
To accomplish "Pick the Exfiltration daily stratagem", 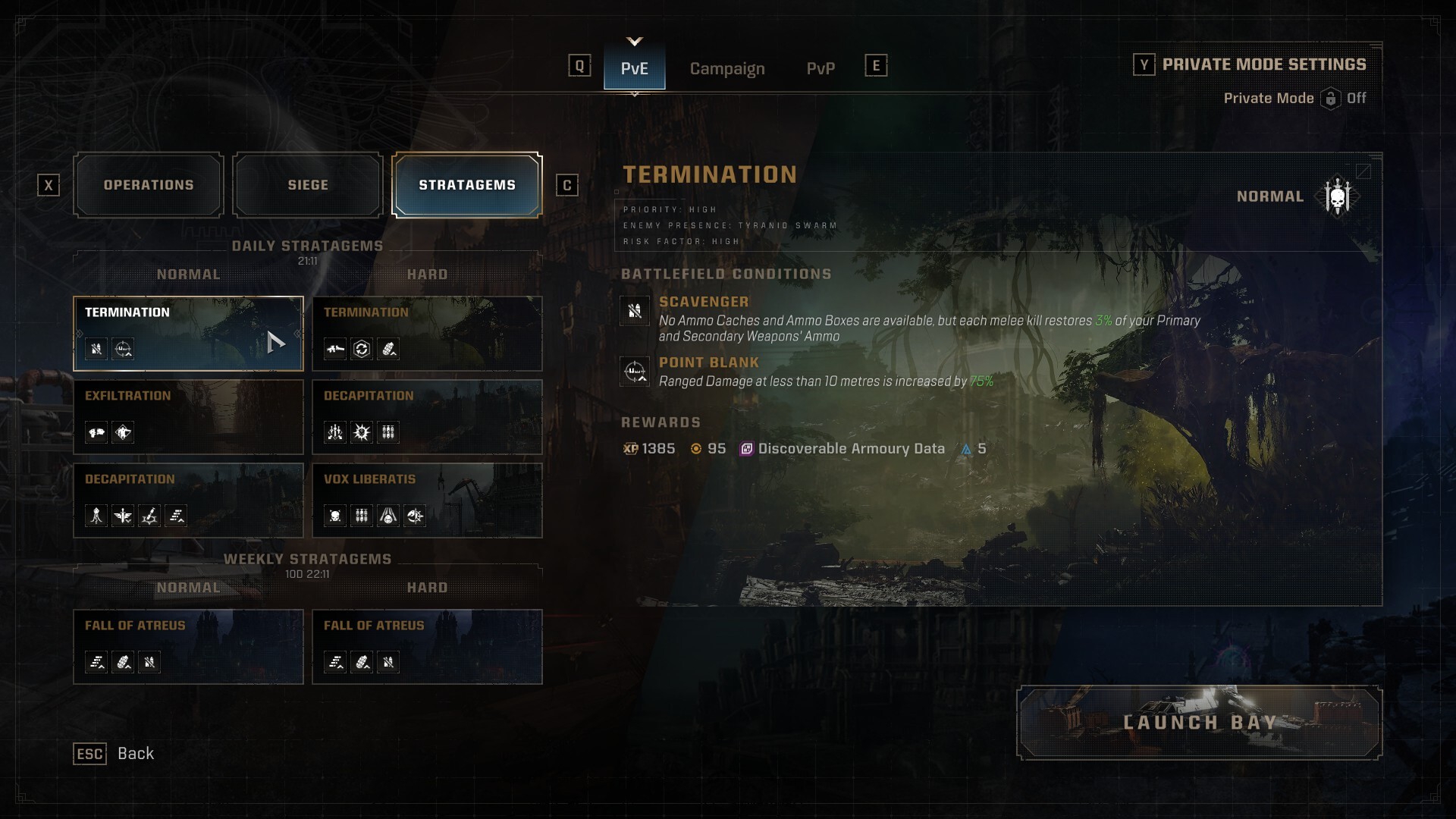I will [x=188, y=417].
